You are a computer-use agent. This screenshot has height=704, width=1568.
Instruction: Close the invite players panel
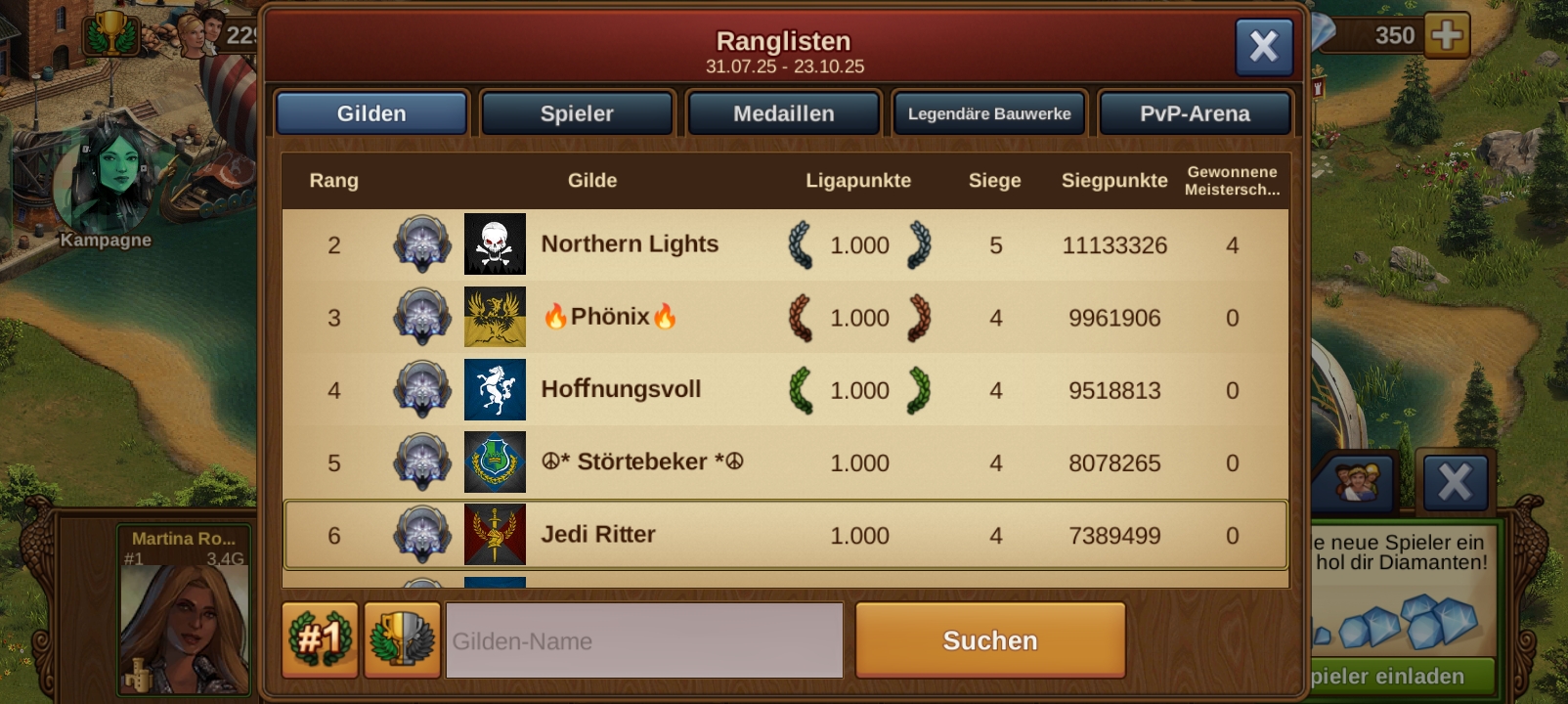click(1454, 482)
